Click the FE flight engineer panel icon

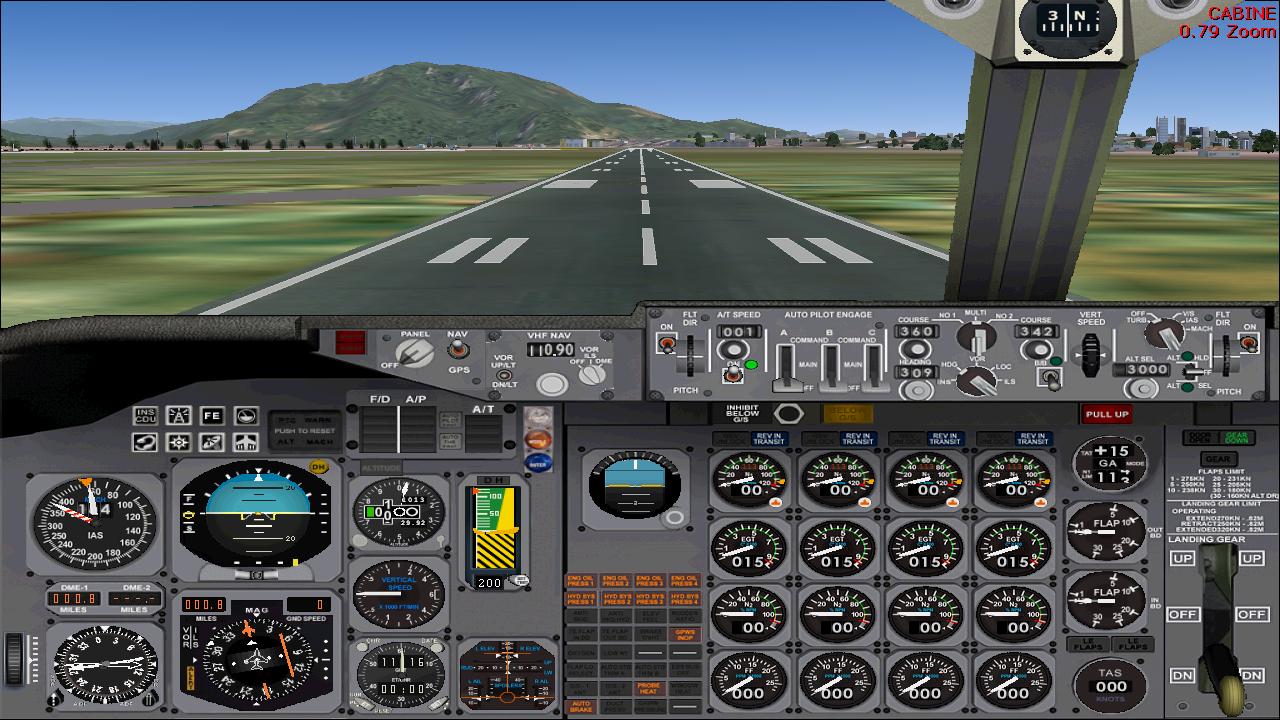point(211,415)
